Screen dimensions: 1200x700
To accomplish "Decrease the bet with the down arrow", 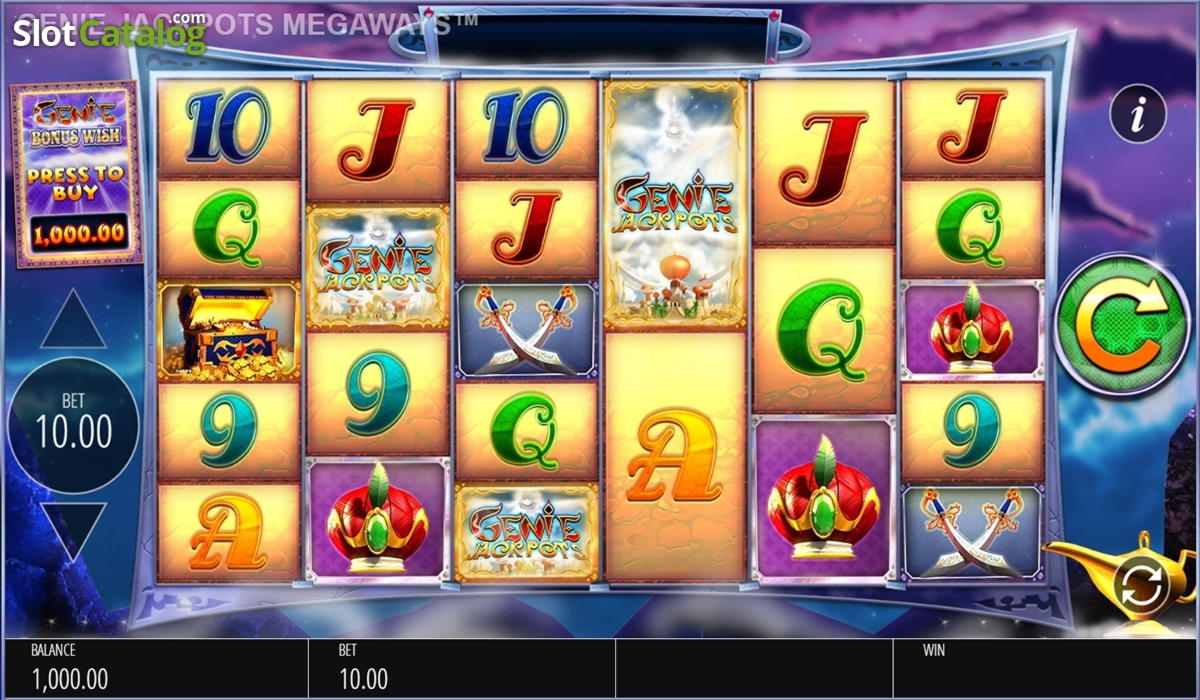I will point(72,530).
